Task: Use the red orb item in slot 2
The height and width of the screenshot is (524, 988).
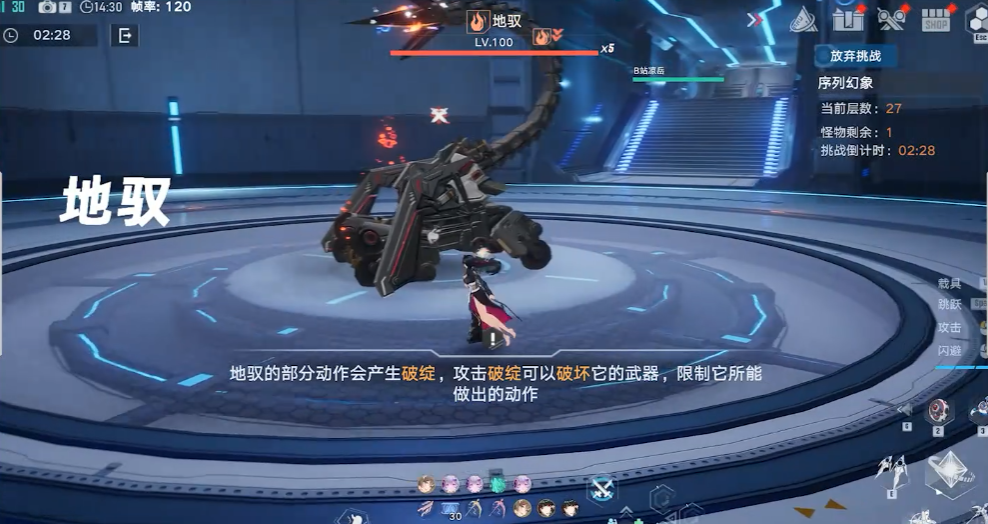Action: (x=940, y=410)
